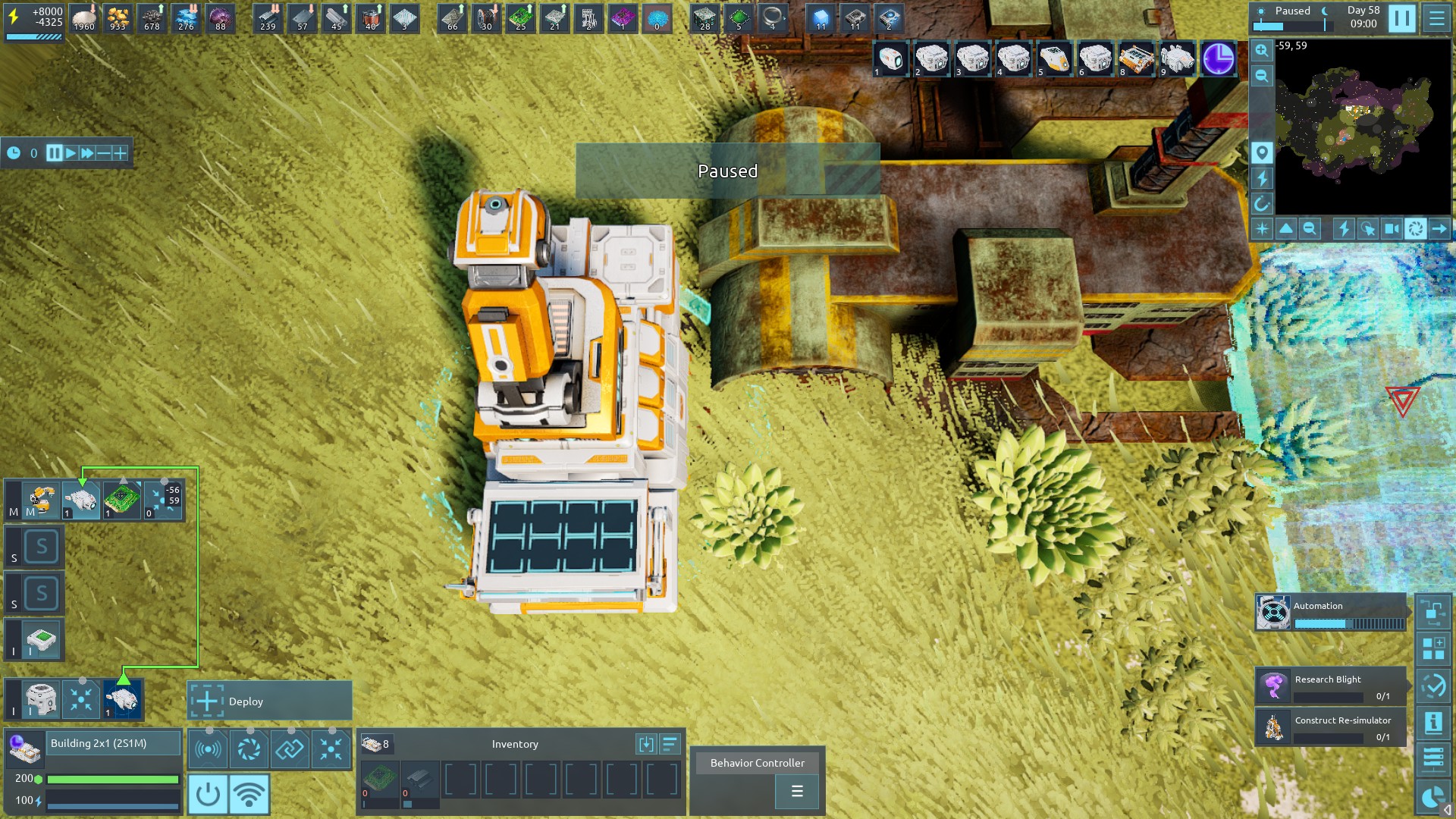Click the Deploy button

269,701
